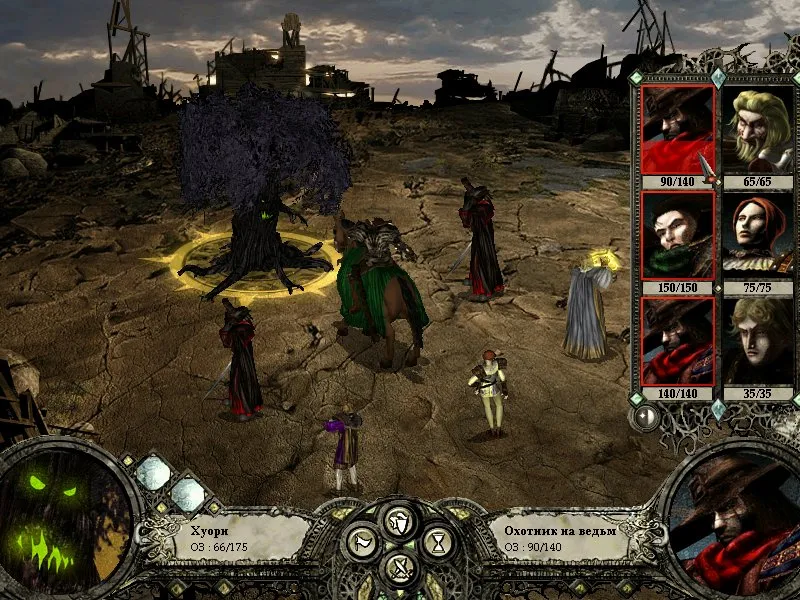The image size is (800, 600).
Task: Choose the Defend shield-and-helmet button
Action: [x=399, y=520]
